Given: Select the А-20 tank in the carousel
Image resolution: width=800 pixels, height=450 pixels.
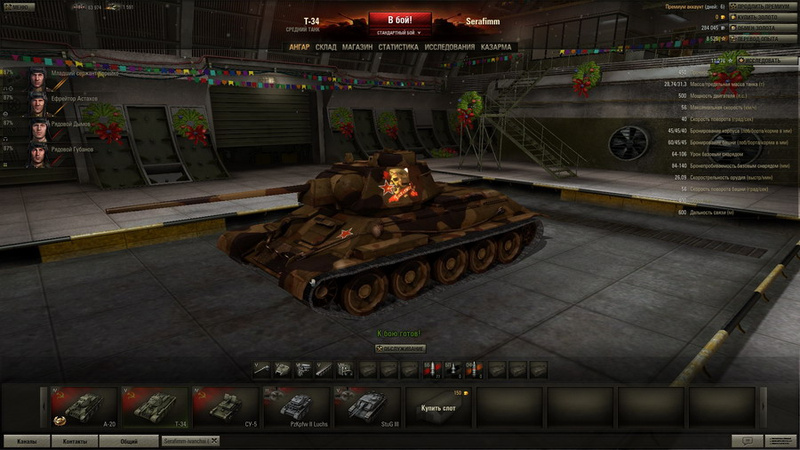Looking at the screenshot, I should [84, 408].
